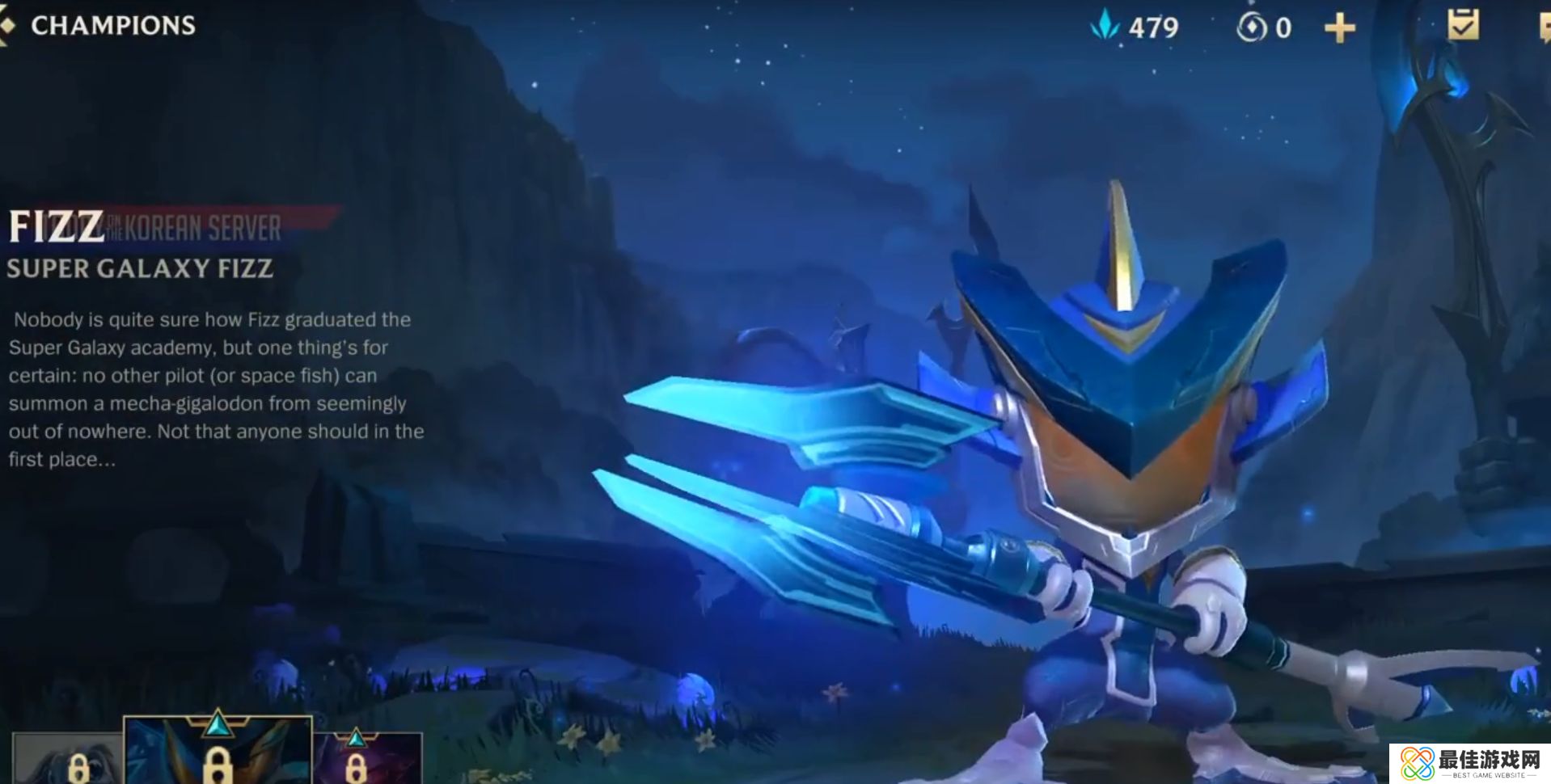Select the highlighted Super Galaxy Fizz skin thumbnail
This screenshot has width=1551, height=784.
click(217, 753)
